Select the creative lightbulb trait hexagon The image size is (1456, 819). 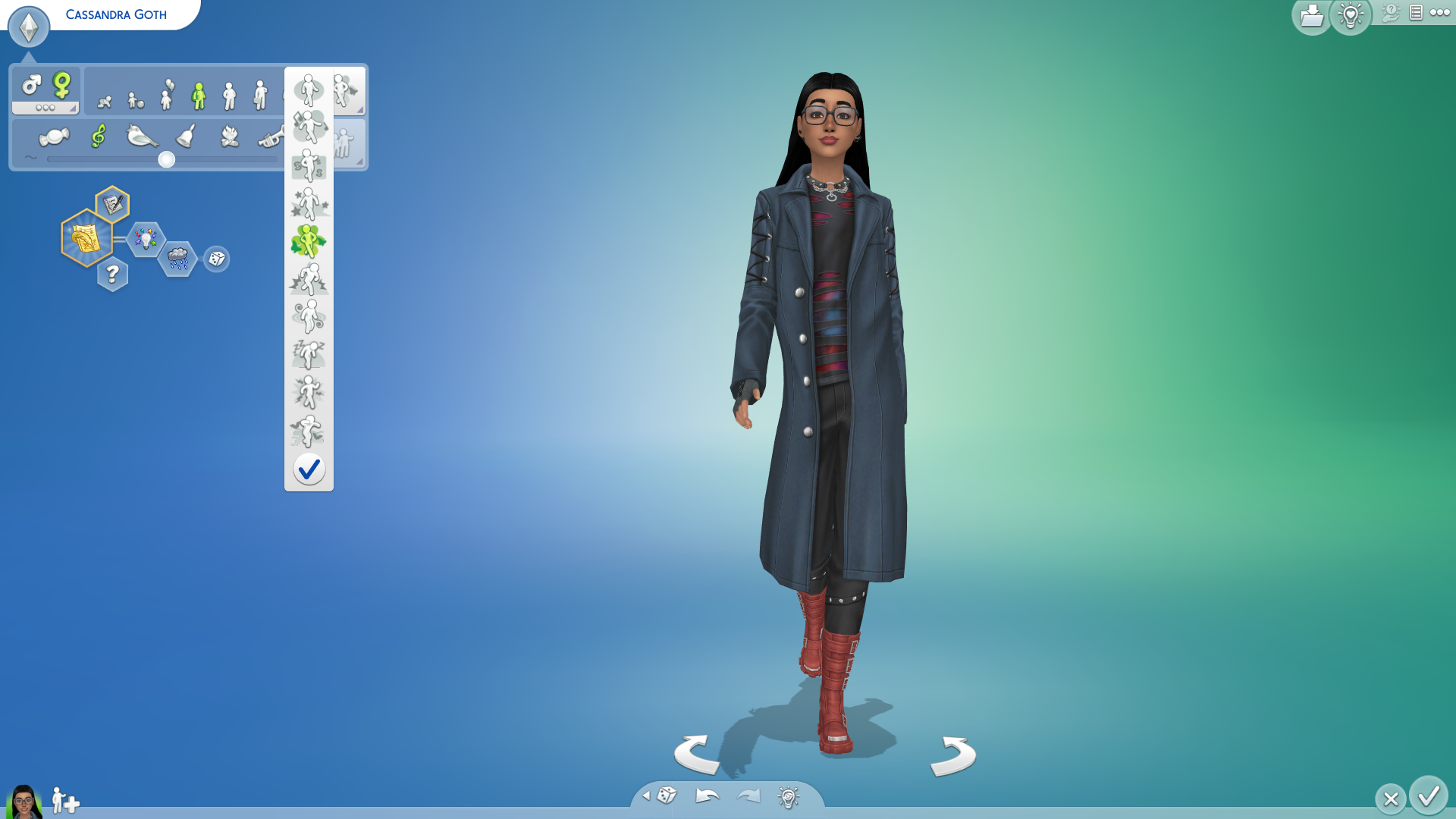coord(145,238)
